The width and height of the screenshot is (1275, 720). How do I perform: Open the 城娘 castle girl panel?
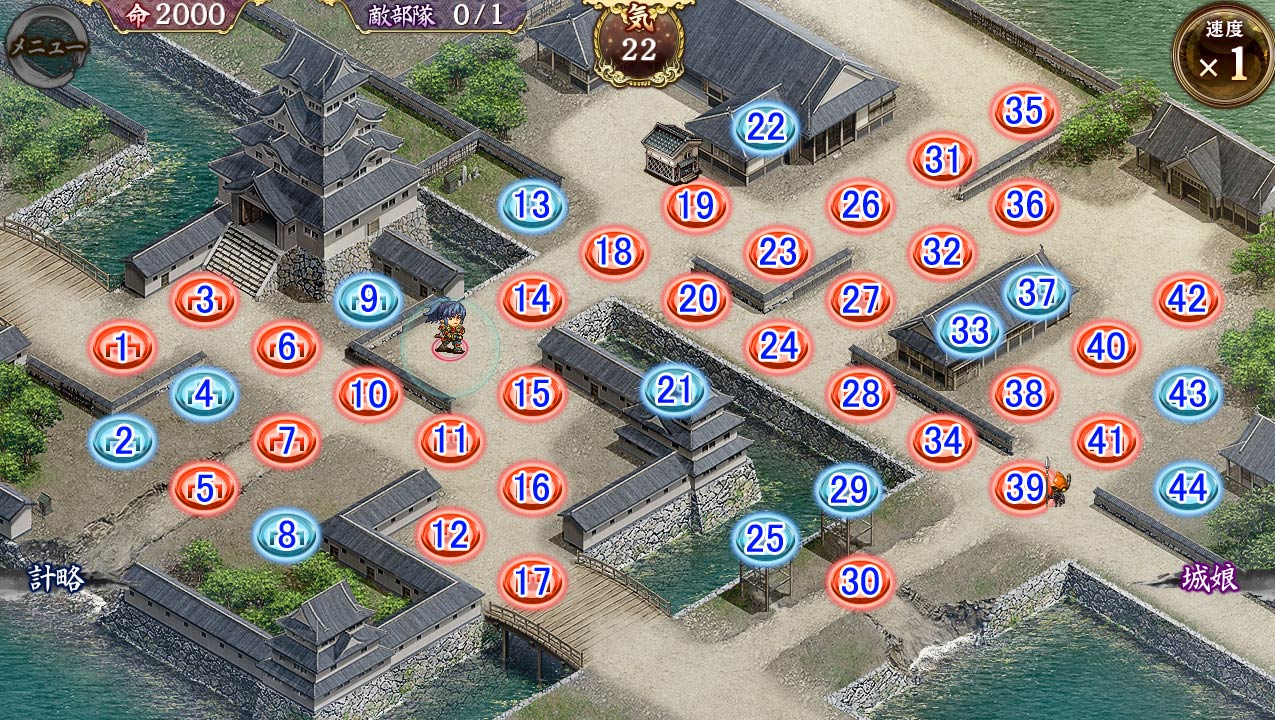pyautogui.click(x=1211, y=579)
